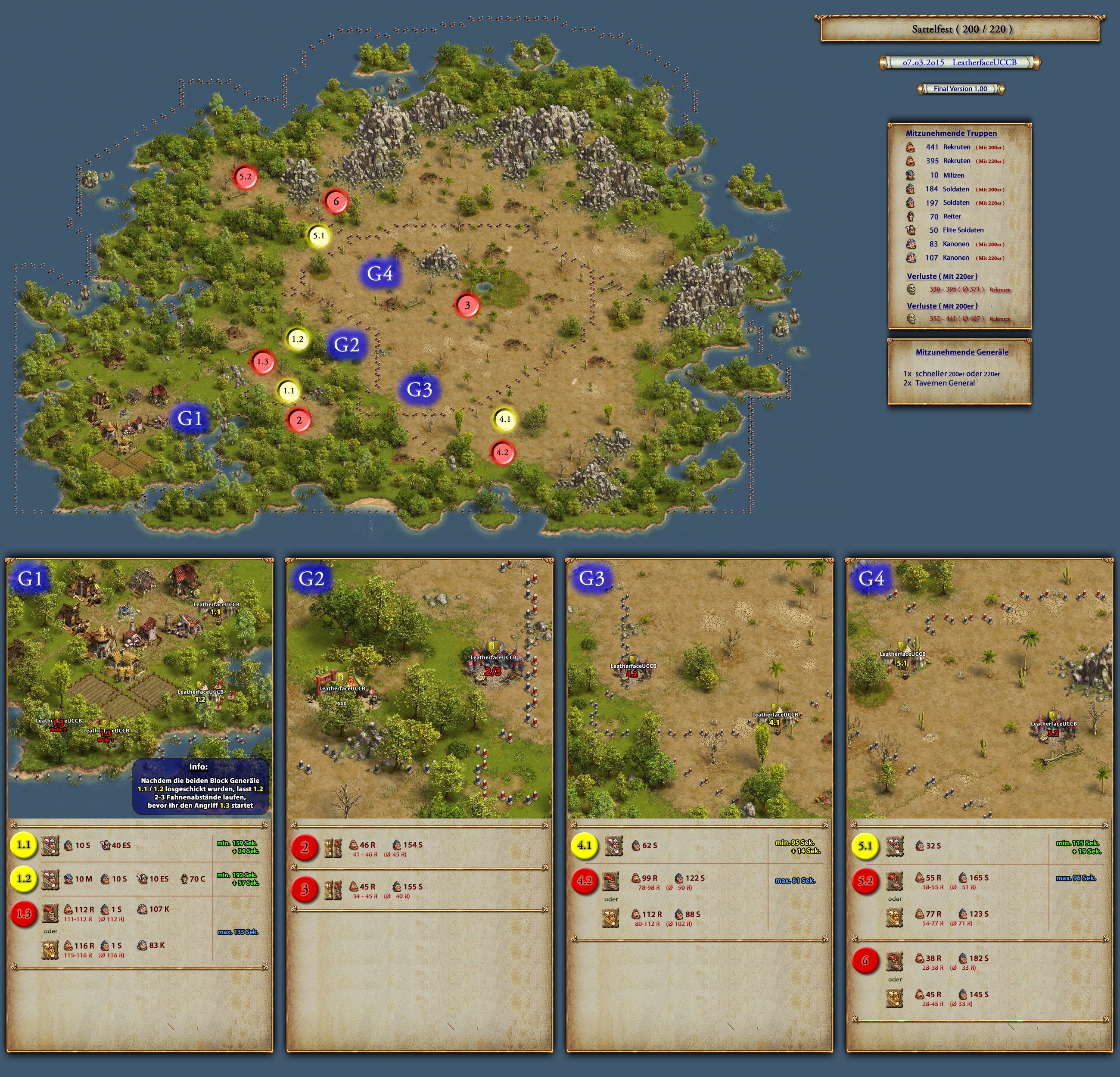
Task: Pick yellow marker 1.2 on the island overview map
Action: pyautogui.click(x=297, y=339)
